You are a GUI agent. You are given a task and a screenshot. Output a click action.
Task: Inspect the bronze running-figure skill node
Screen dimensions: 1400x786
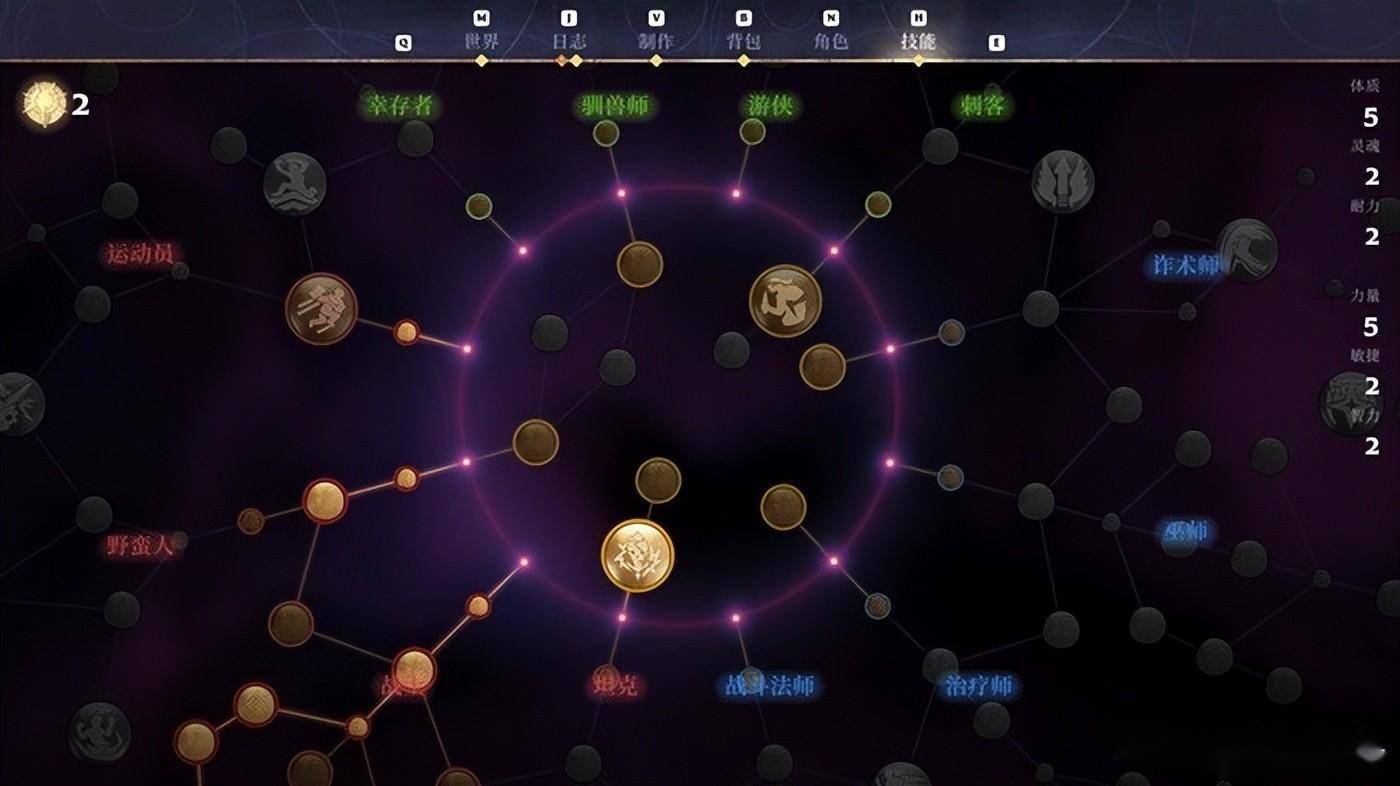click(321, 309)
